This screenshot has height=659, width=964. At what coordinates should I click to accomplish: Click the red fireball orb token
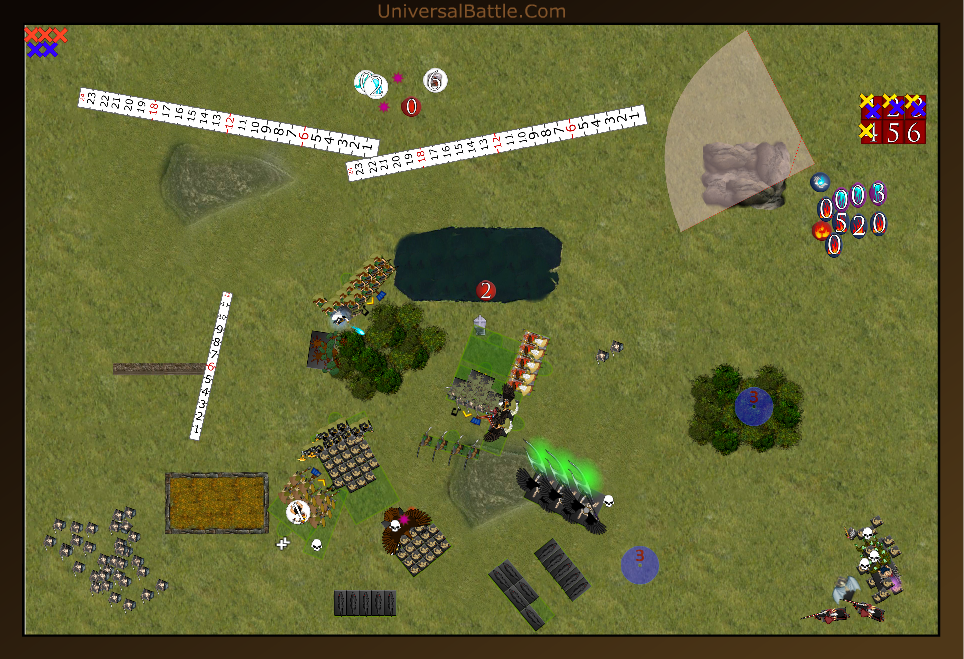pos(821,231)
